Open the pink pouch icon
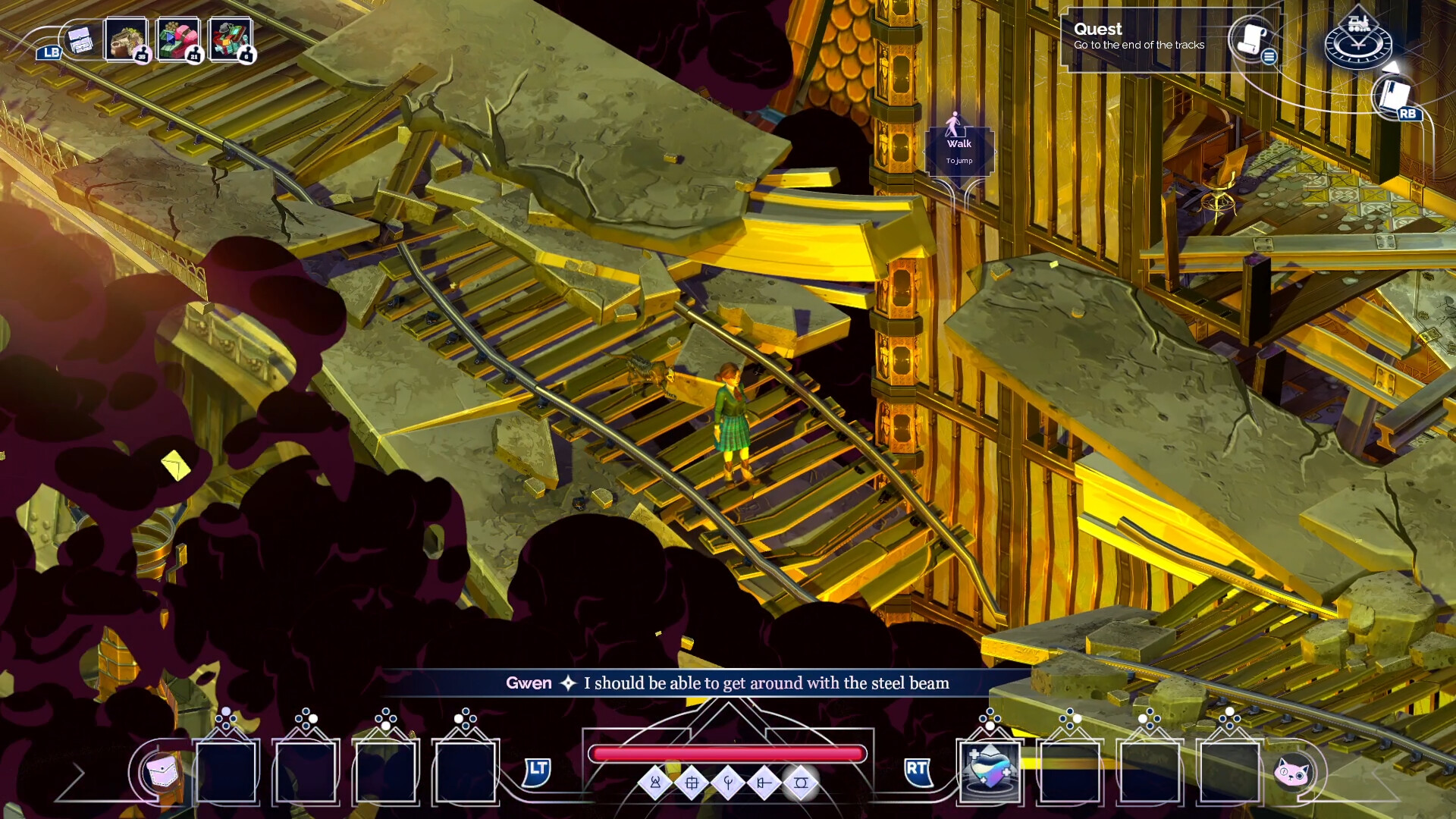 coord(162,773)
